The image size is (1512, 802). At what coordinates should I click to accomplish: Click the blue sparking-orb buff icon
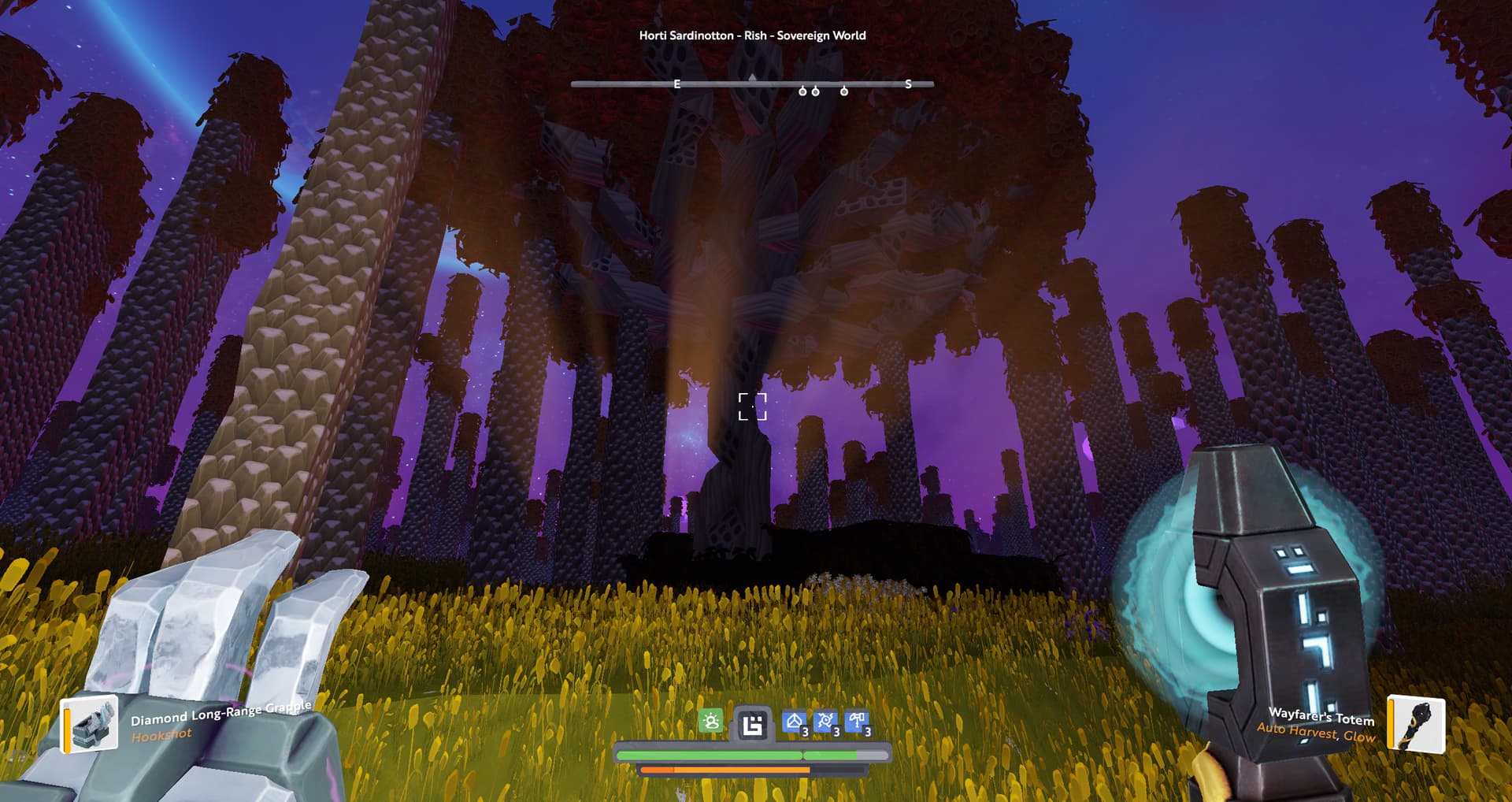click(x=825, y=722)
